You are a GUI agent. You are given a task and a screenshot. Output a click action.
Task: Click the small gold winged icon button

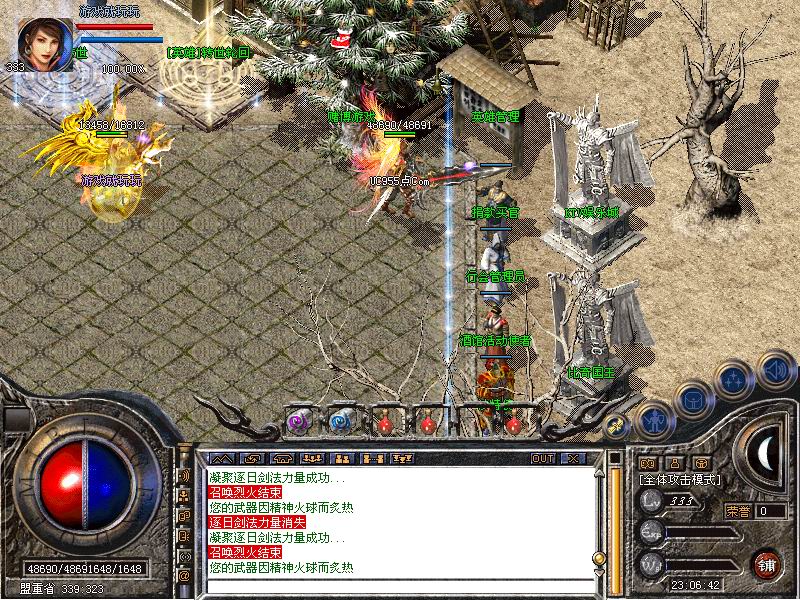617,425
